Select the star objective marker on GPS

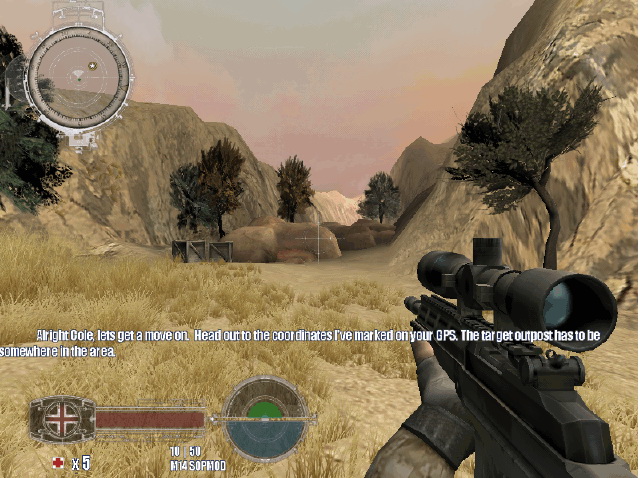click(93, 65)
